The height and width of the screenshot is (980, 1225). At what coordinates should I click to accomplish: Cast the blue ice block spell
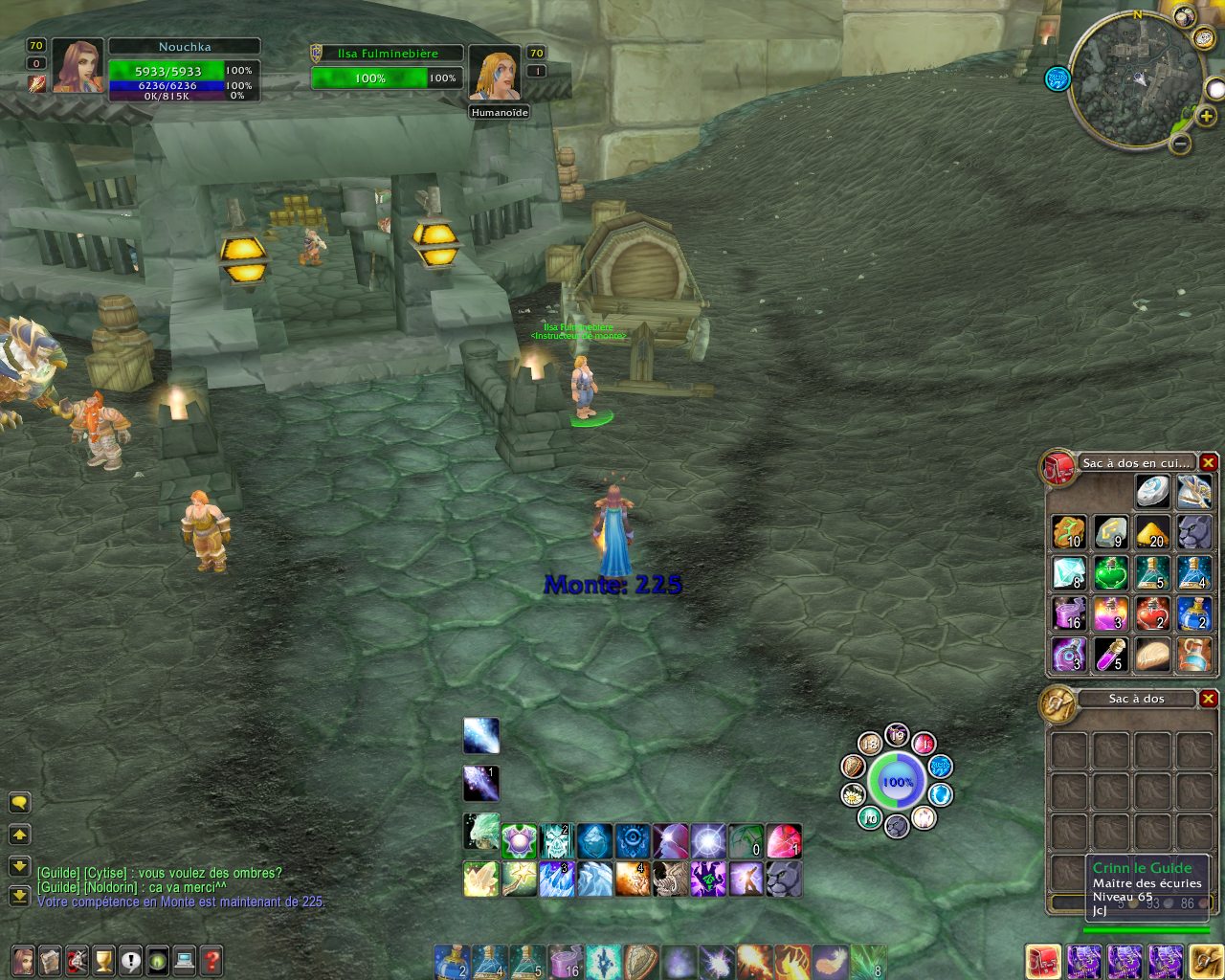point(593,842)
